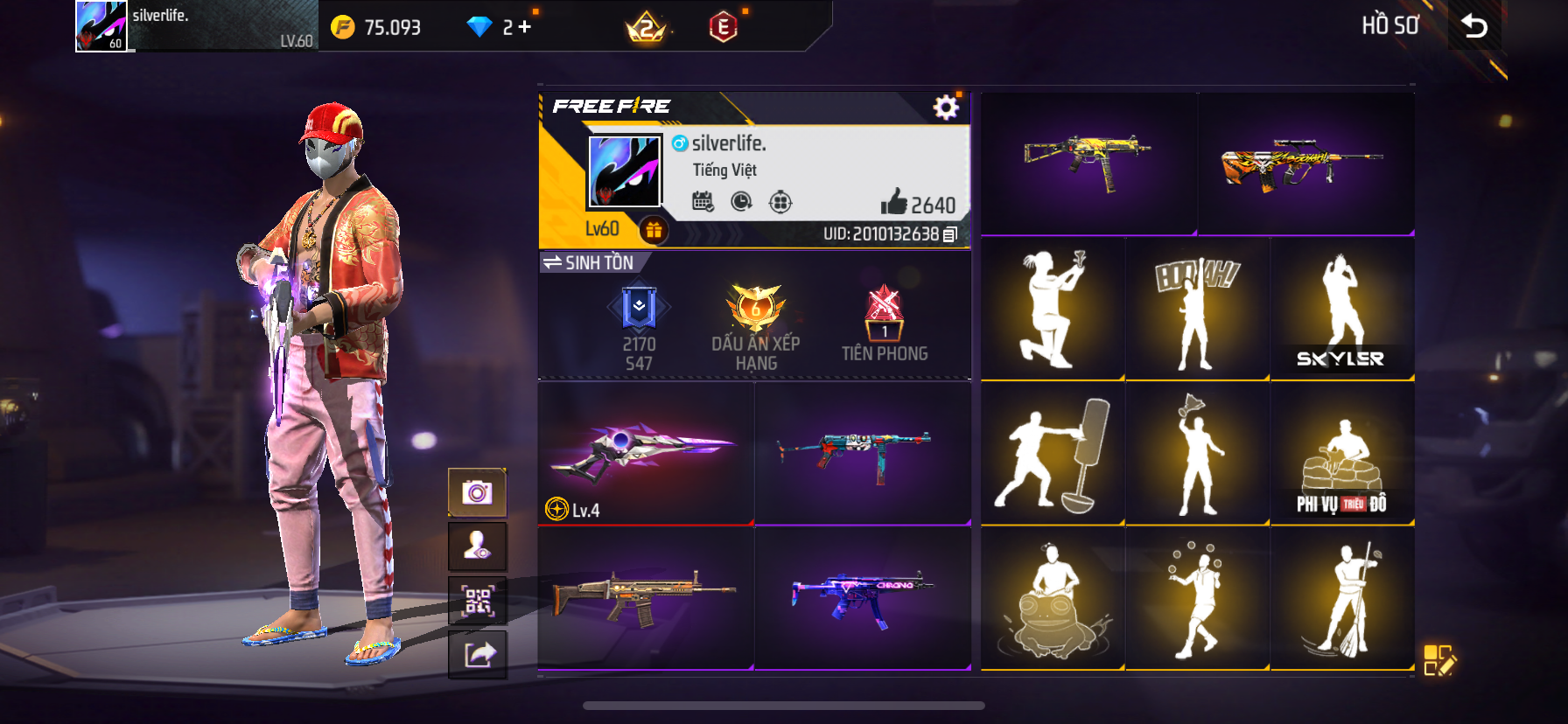Share the profile with the share arrow
Image resolution: width=1568 pixels, height=724 pixels.
point(477,654)
